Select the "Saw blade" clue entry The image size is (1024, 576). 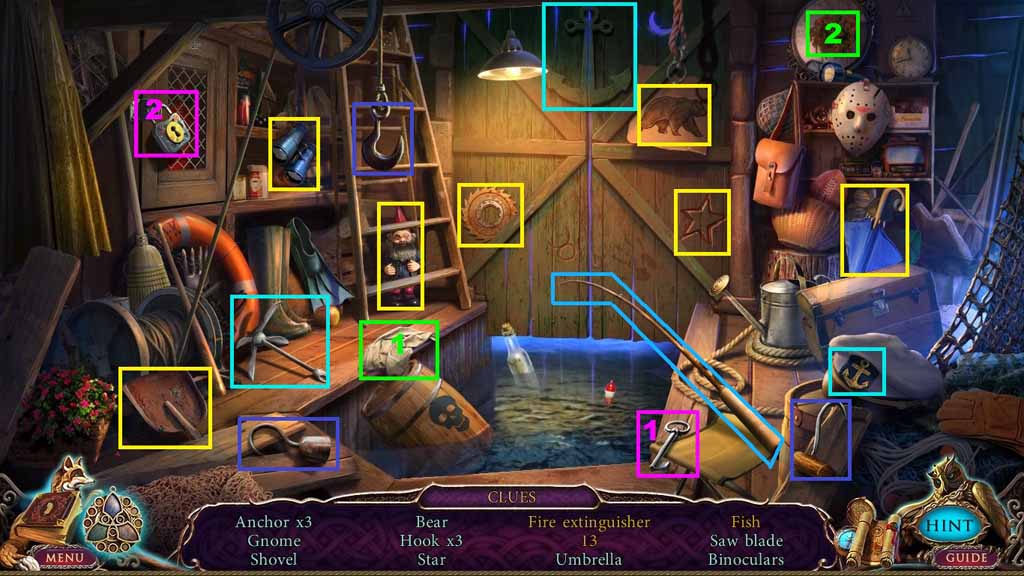click(745, 541)
